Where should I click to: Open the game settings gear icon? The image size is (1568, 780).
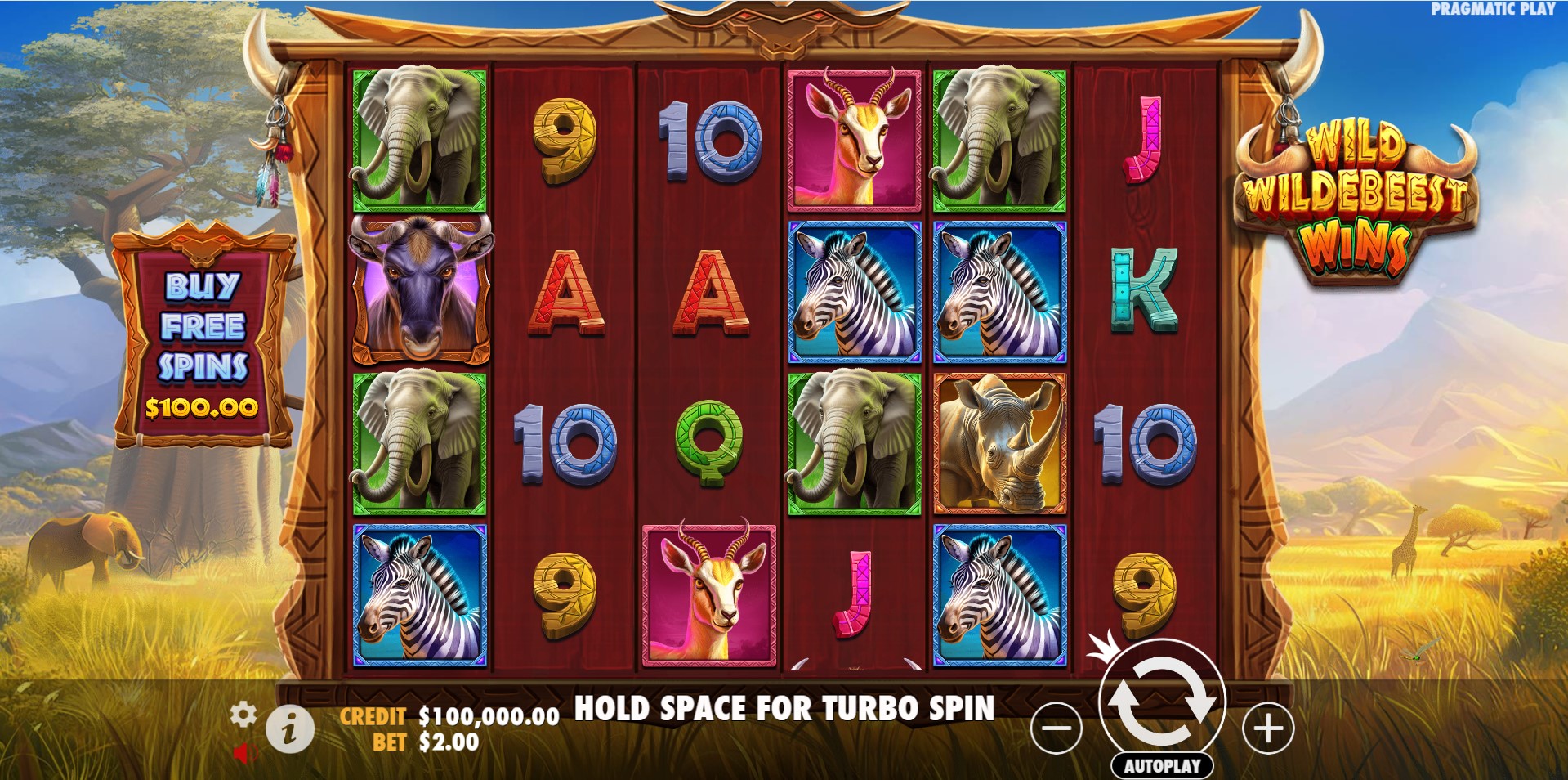(x=243, y=715)
